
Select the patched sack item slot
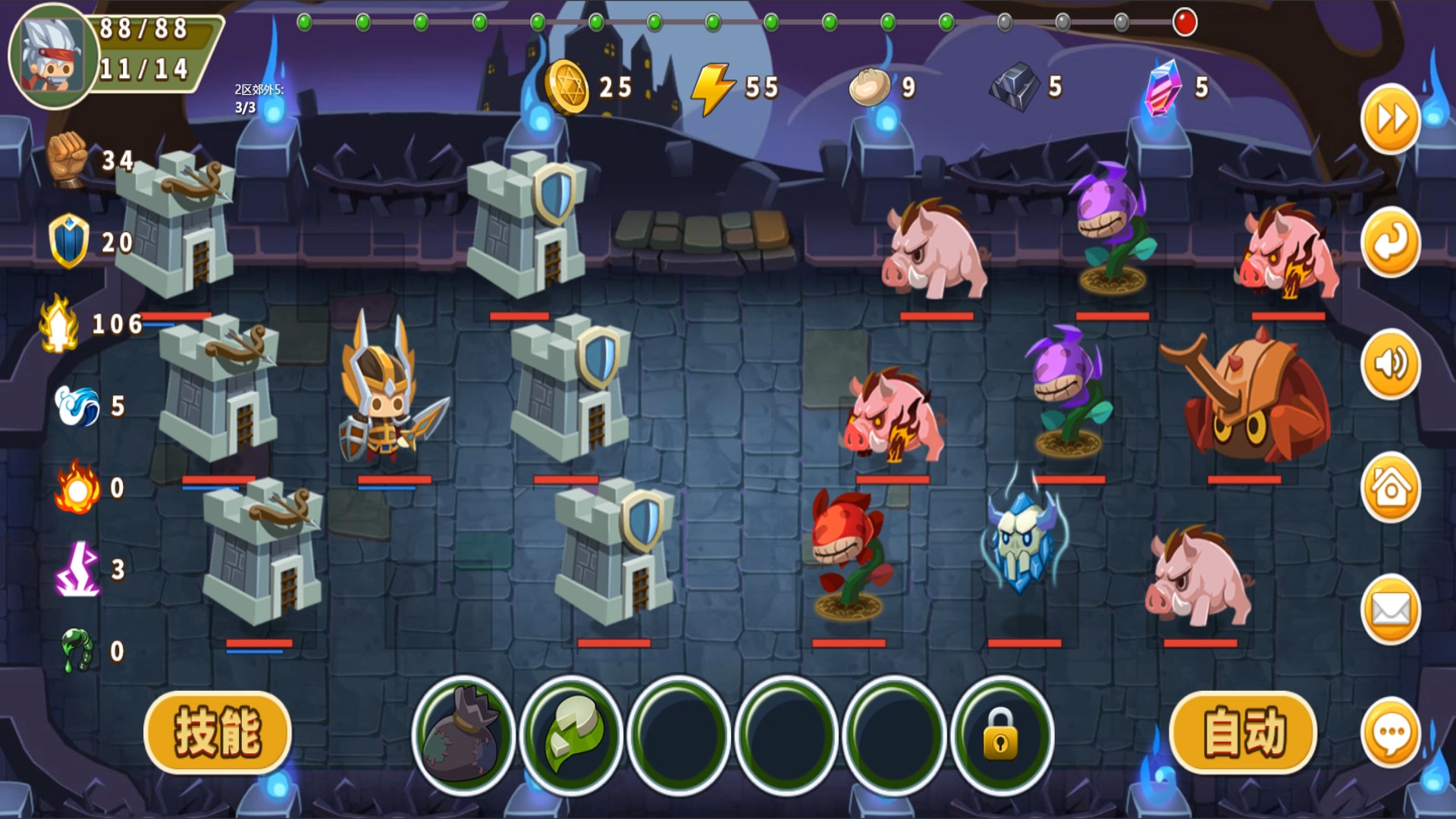pos(463,734)
